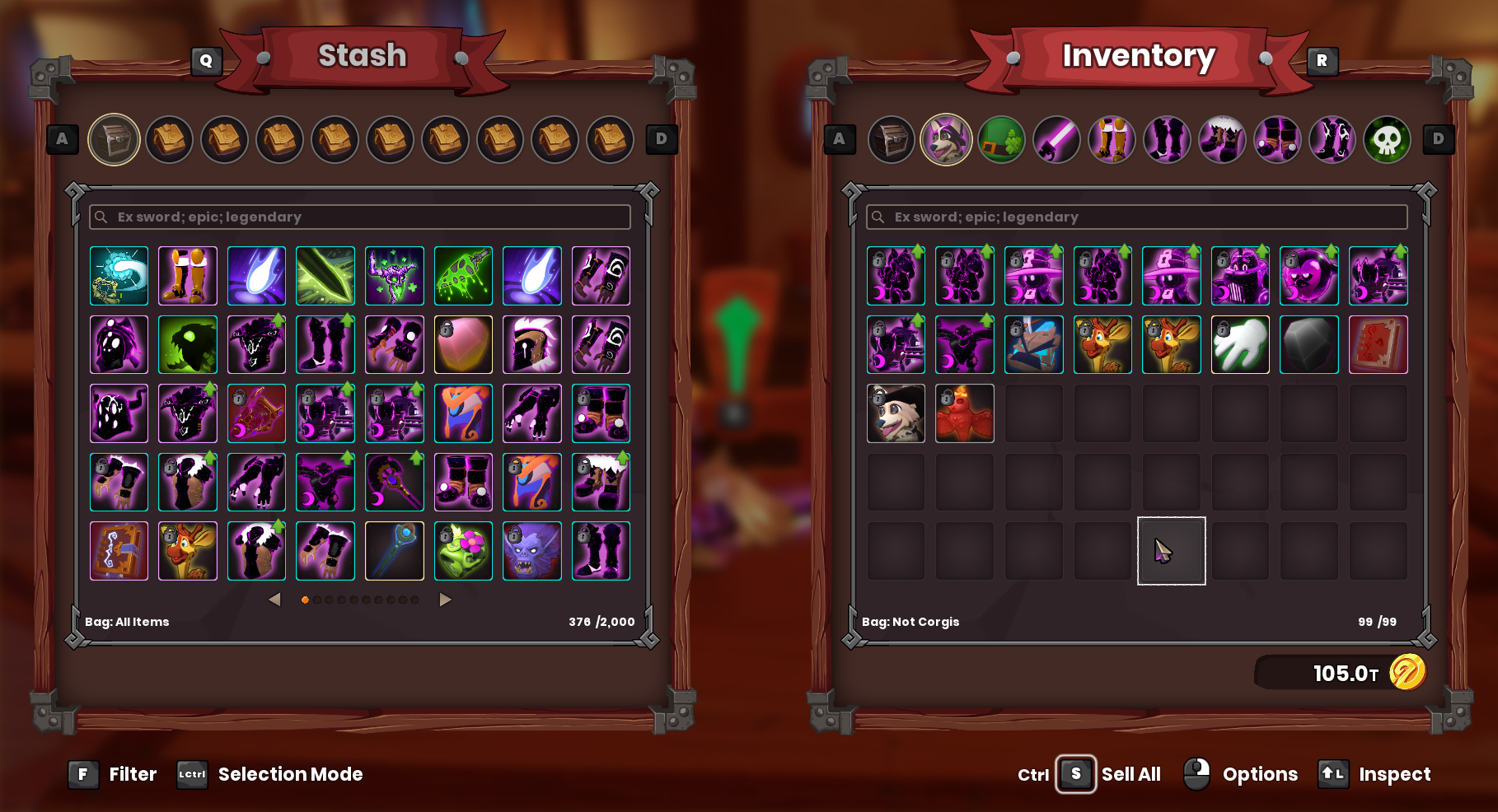
Task: Select the red book item in Inventory
Action: pyautogui.click(x=1379, y=344)
